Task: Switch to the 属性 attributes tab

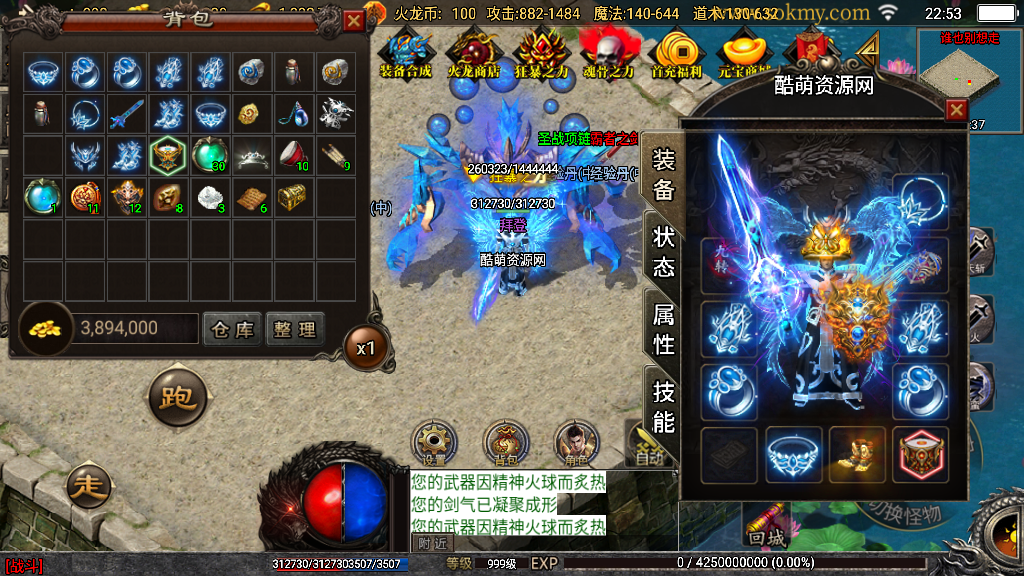Action: click(663, 328)
